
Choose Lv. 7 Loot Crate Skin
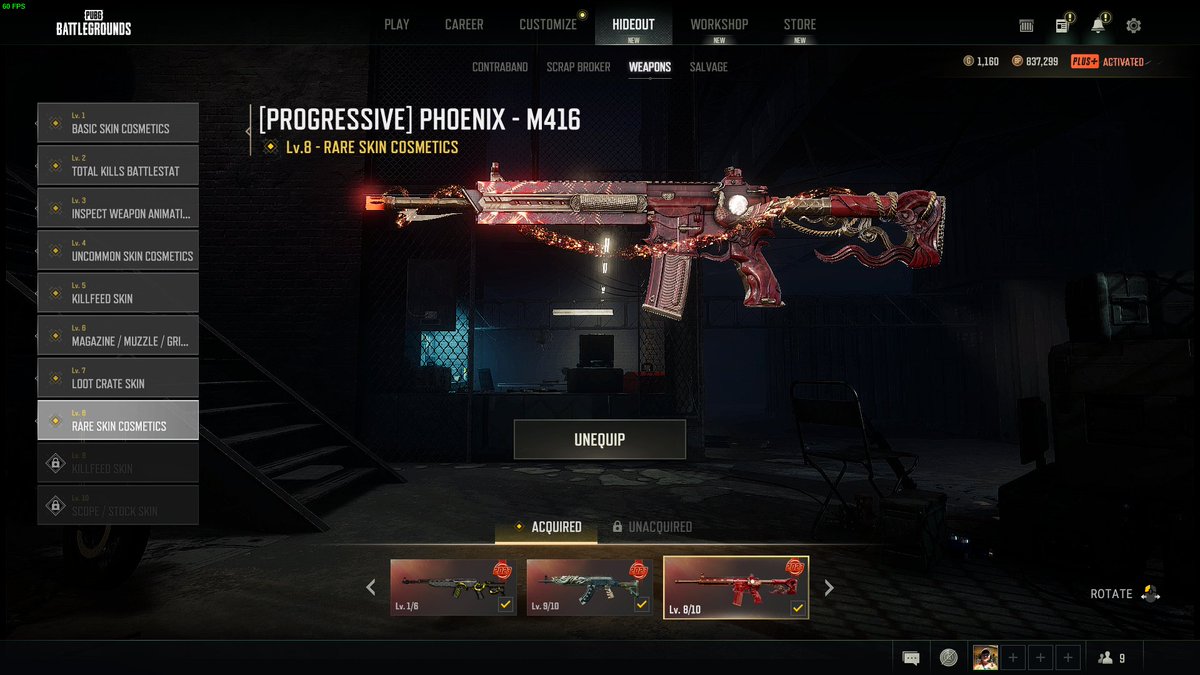[118, 378]
